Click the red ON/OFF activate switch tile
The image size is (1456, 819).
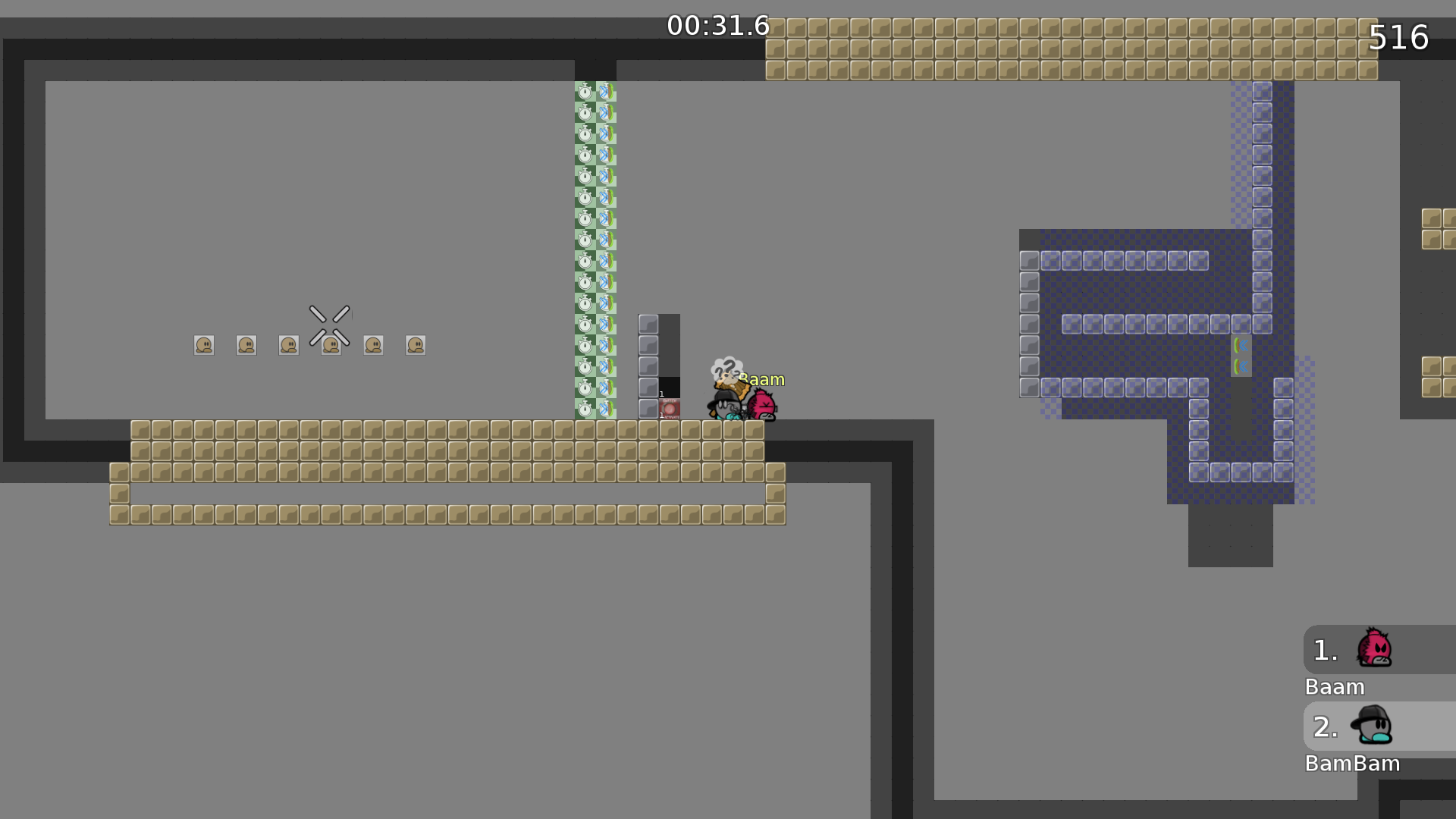pyautogui.click(x=671, y=407)
